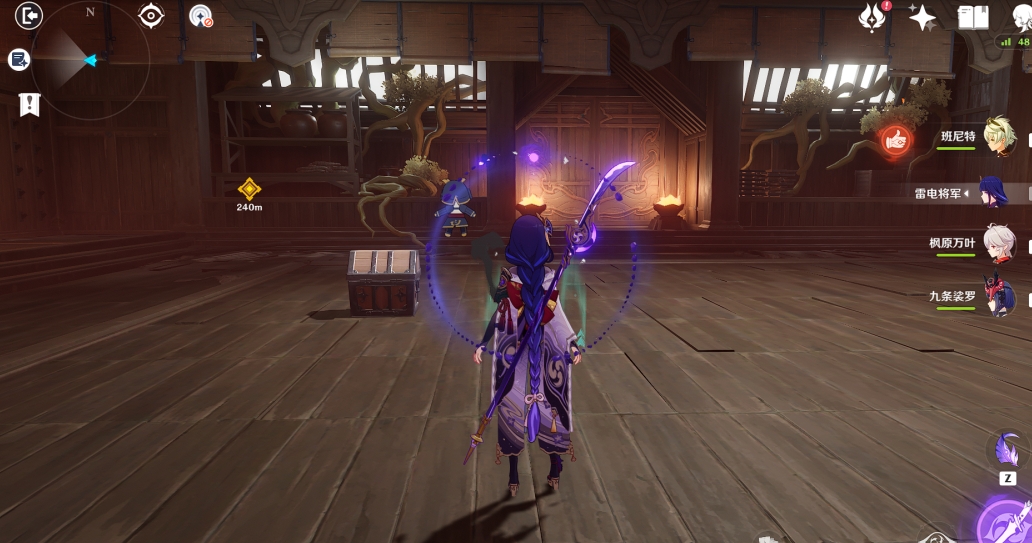The height and width of the screenshot is (543, 1032).
Task: Open the events icon with red alert
Action: click(x=872, y=17)
